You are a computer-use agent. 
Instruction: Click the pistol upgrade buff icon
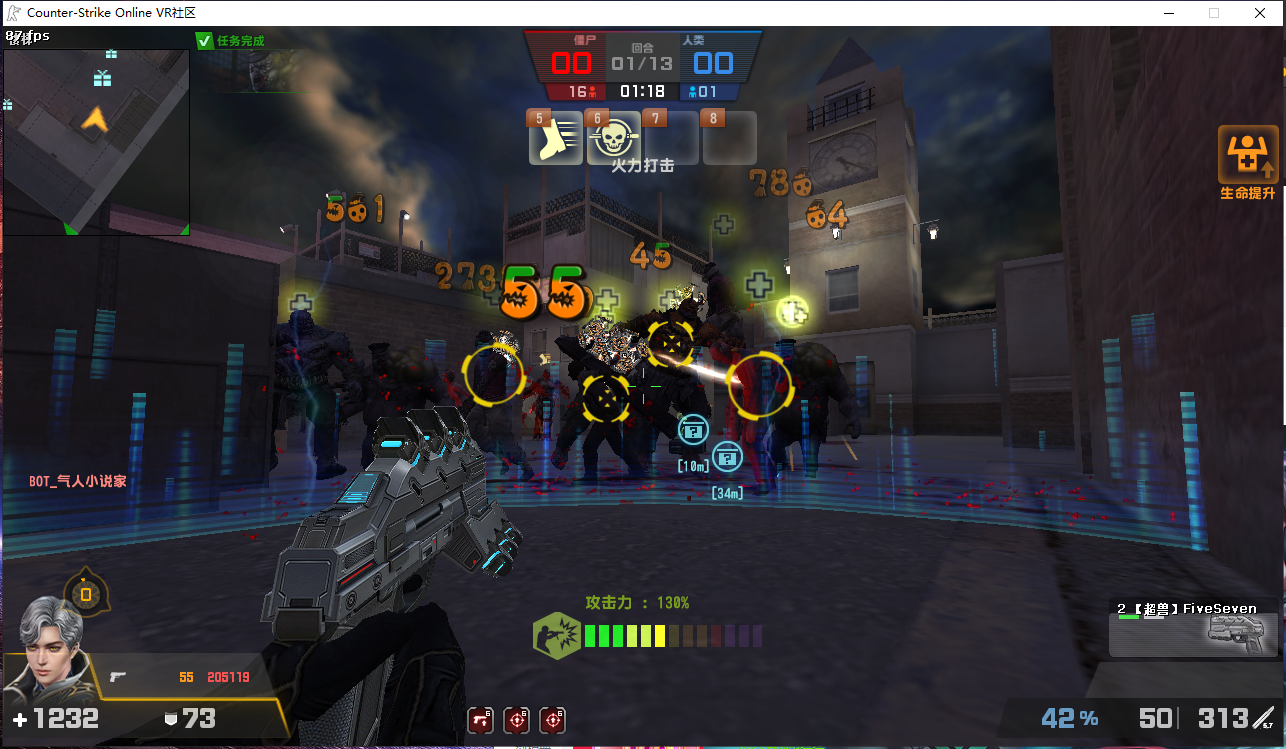click(481, 720)
